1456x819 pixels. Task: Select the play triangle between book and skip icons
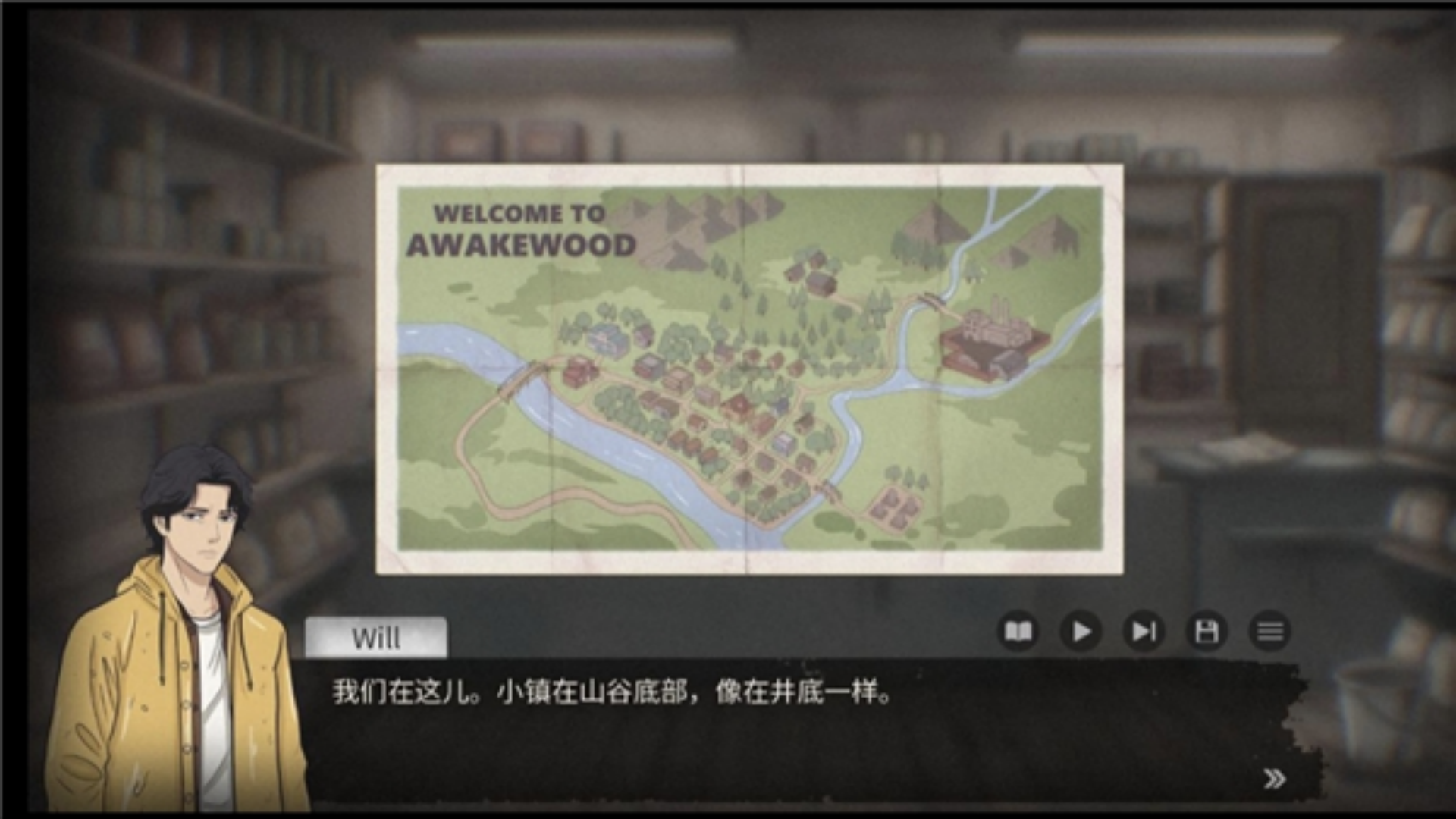click(x=1082, y=631)
